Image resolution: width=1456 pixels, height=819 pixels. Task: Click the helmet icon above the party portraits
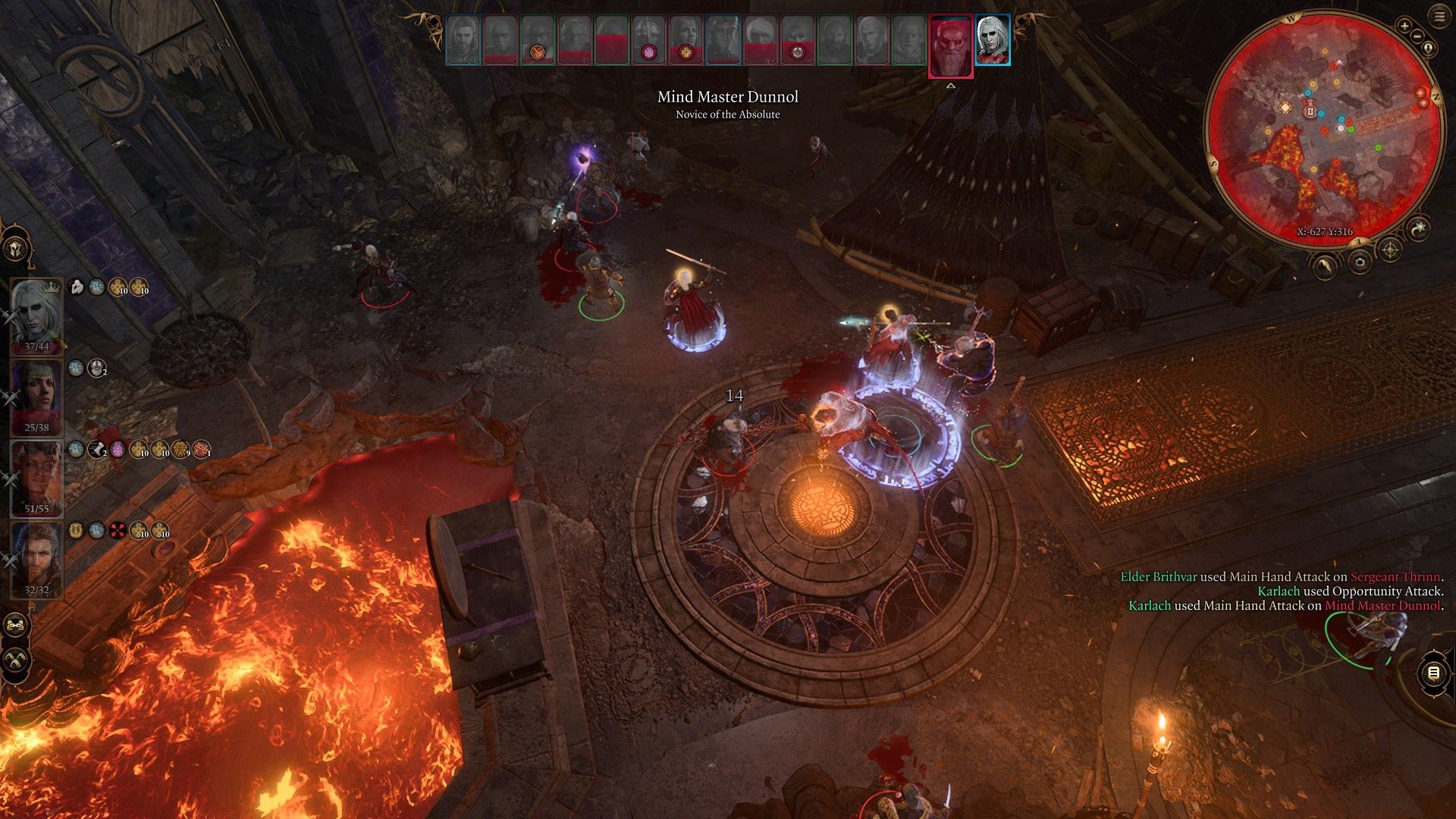tap(15, 249)
